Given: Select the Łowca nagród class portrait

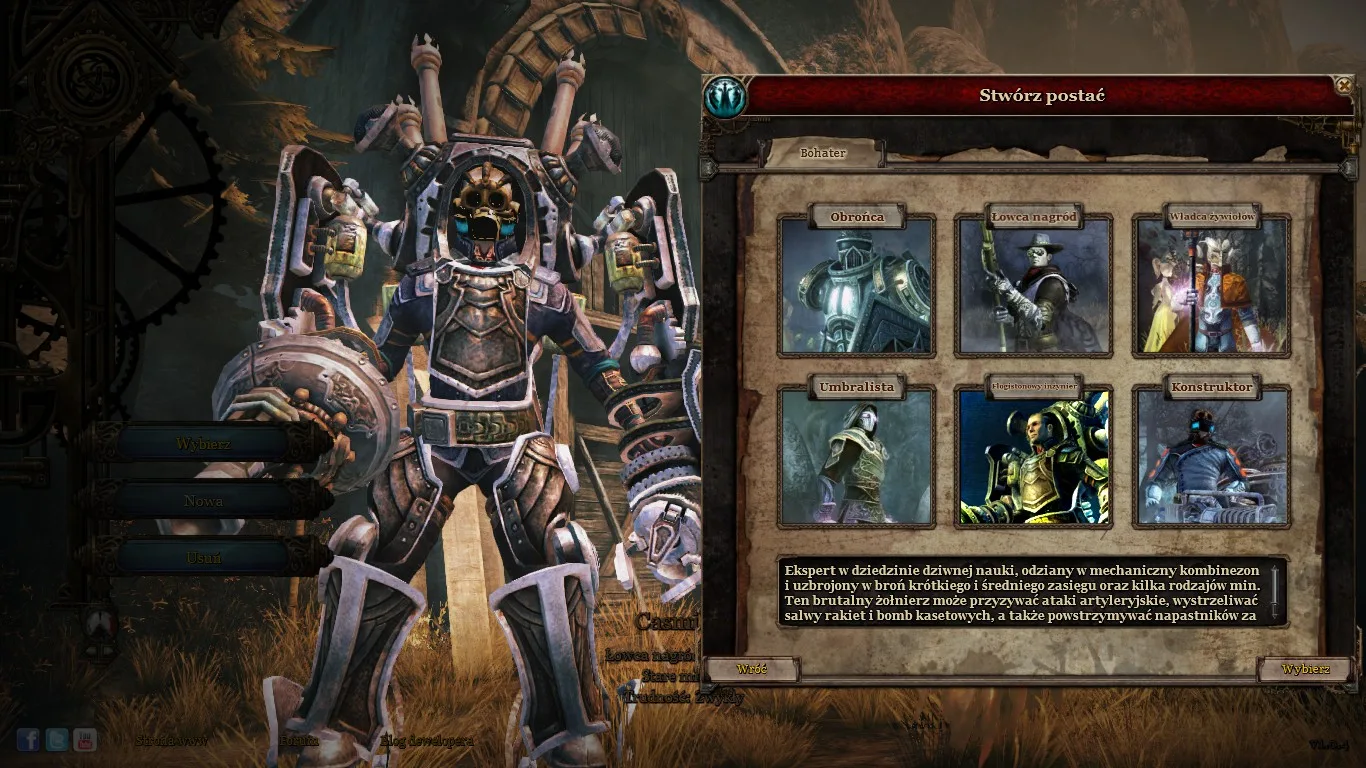Looking at the screenshot, I should (x=1034, y=285).
